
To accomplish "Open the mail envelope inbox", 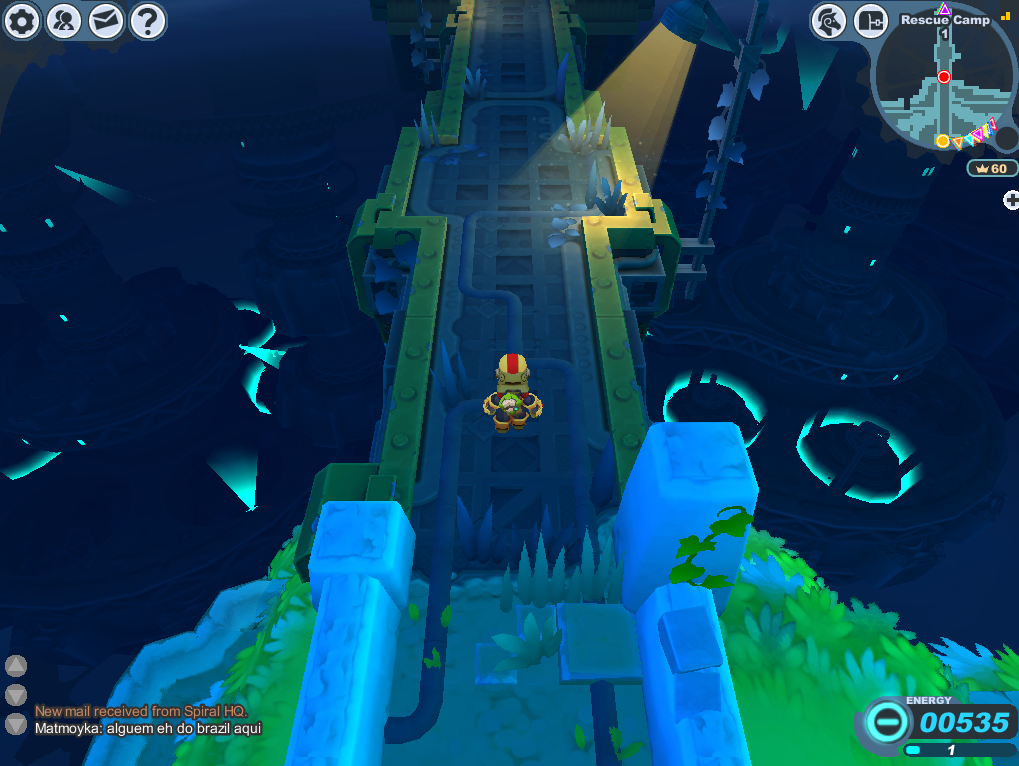I will coord(105,21).
